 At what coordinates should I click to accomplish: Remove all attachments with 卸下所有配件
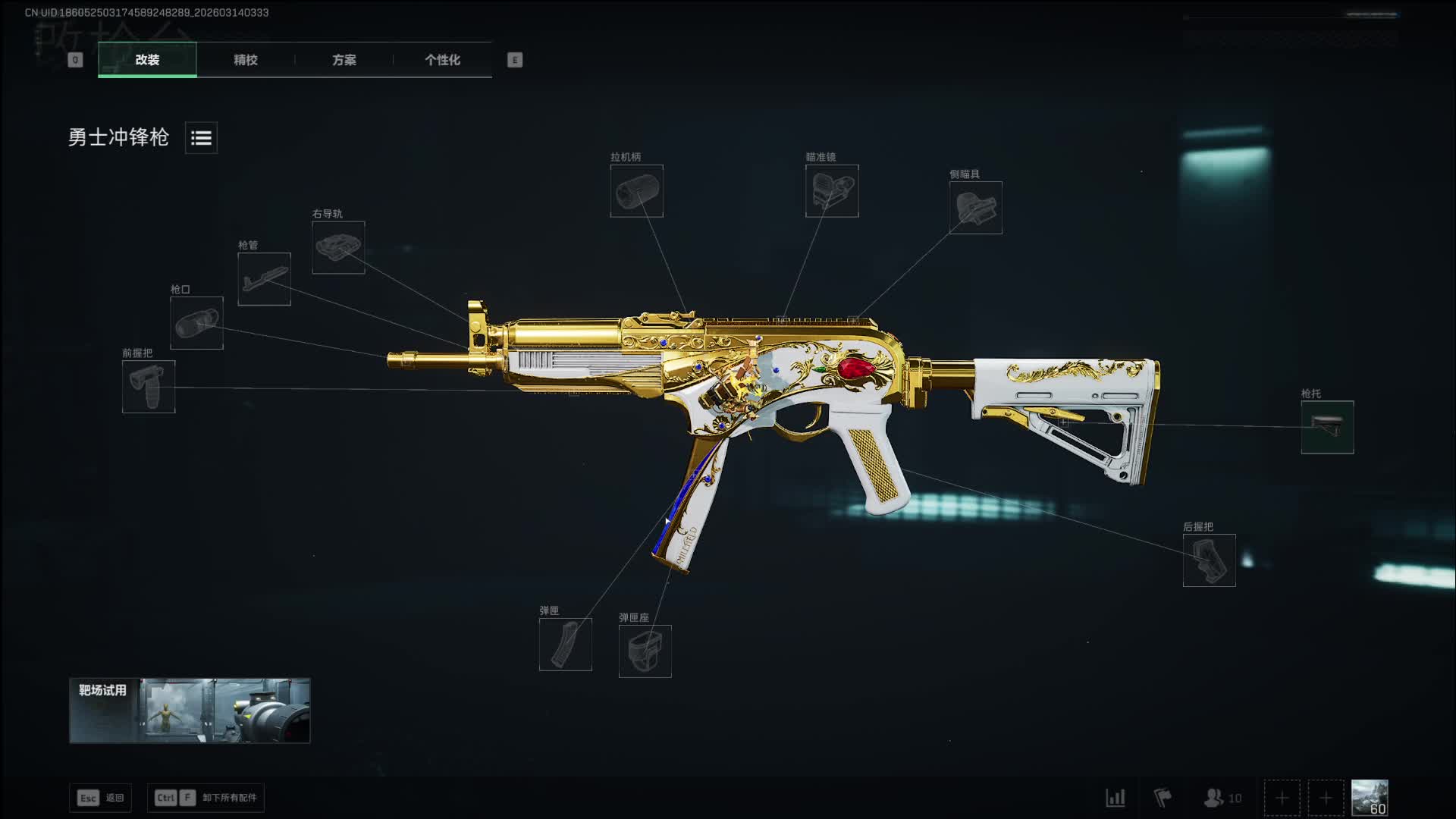(206, 798)
